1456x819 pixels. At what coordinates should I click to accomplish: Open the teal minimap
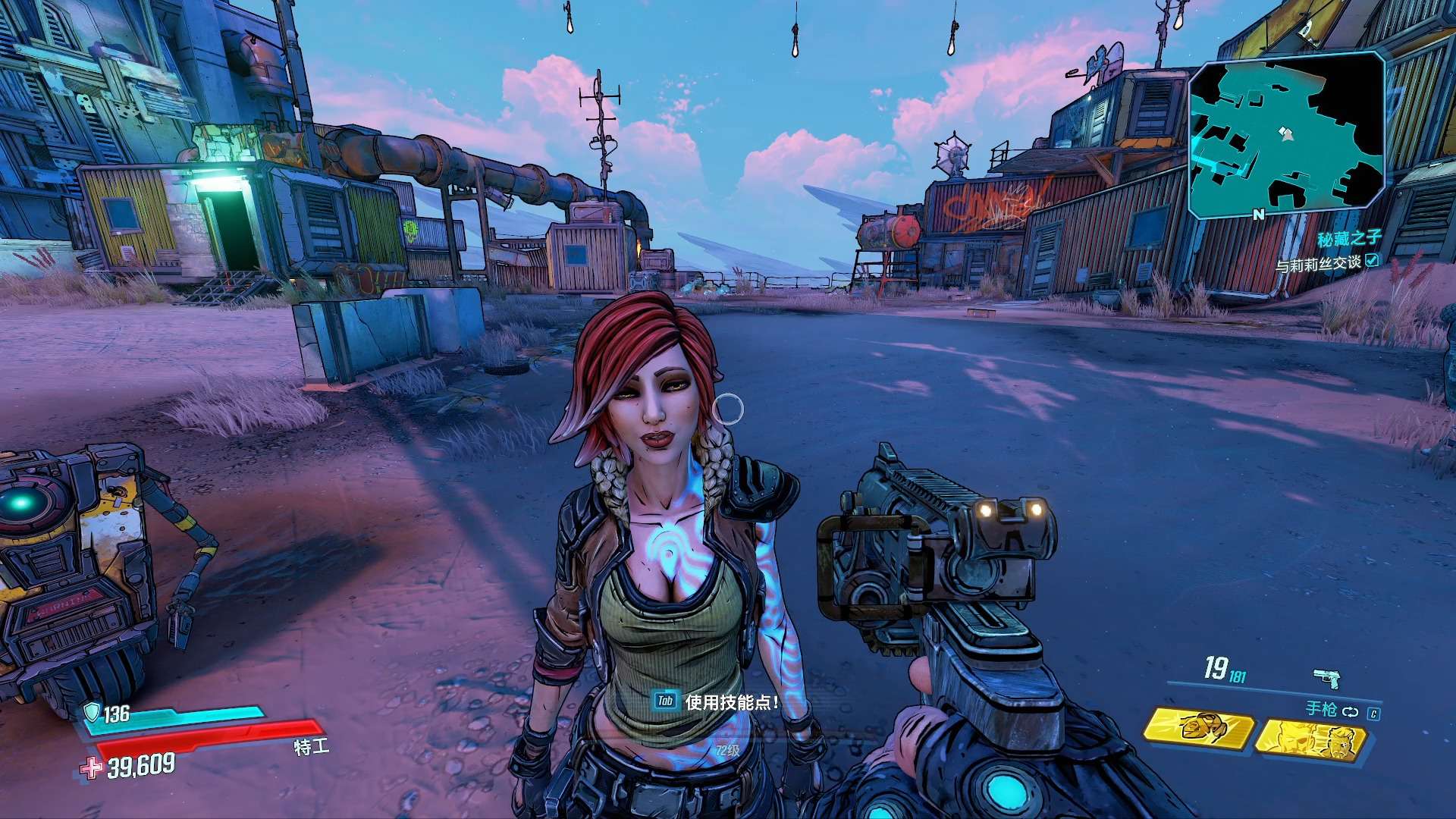click(1286, 134)
